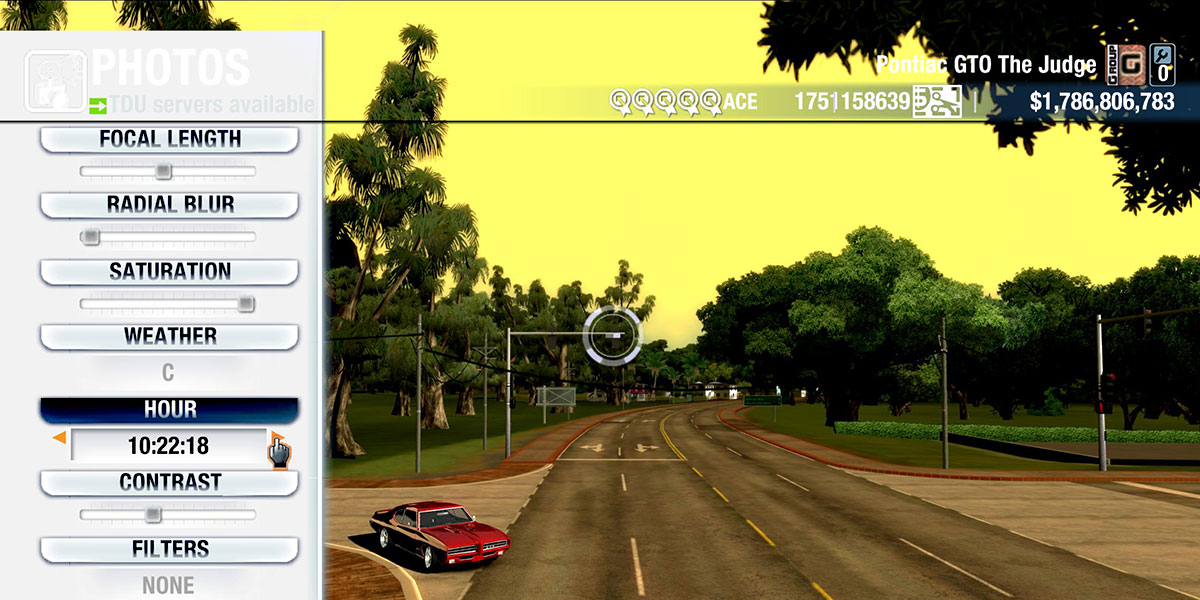Choose the Radial Blur option
The image size is (1200, 600).
(x=169, y=205)
